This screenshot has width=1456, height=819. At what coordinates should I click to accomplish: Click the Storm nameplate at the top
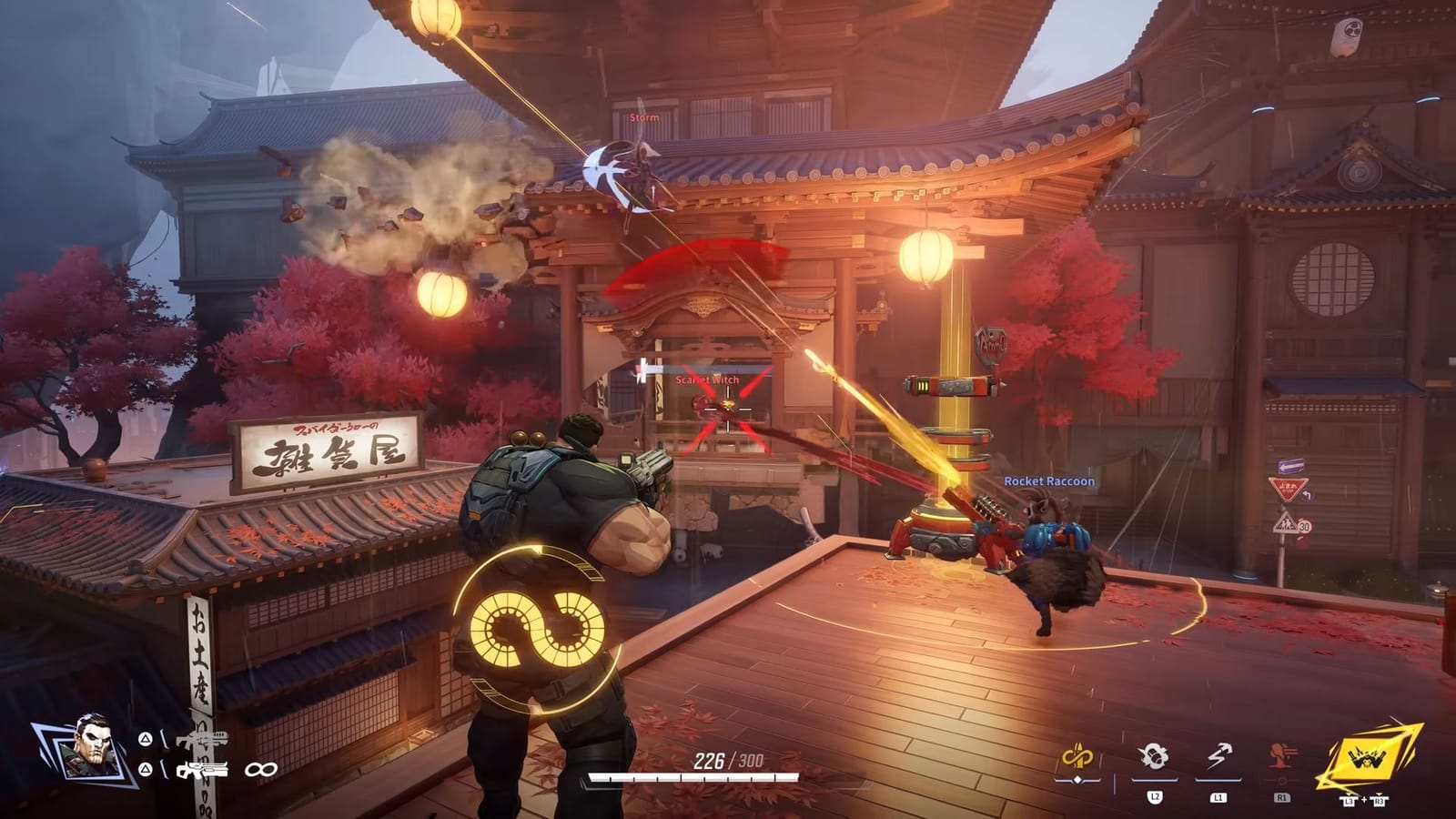(643, 117)
